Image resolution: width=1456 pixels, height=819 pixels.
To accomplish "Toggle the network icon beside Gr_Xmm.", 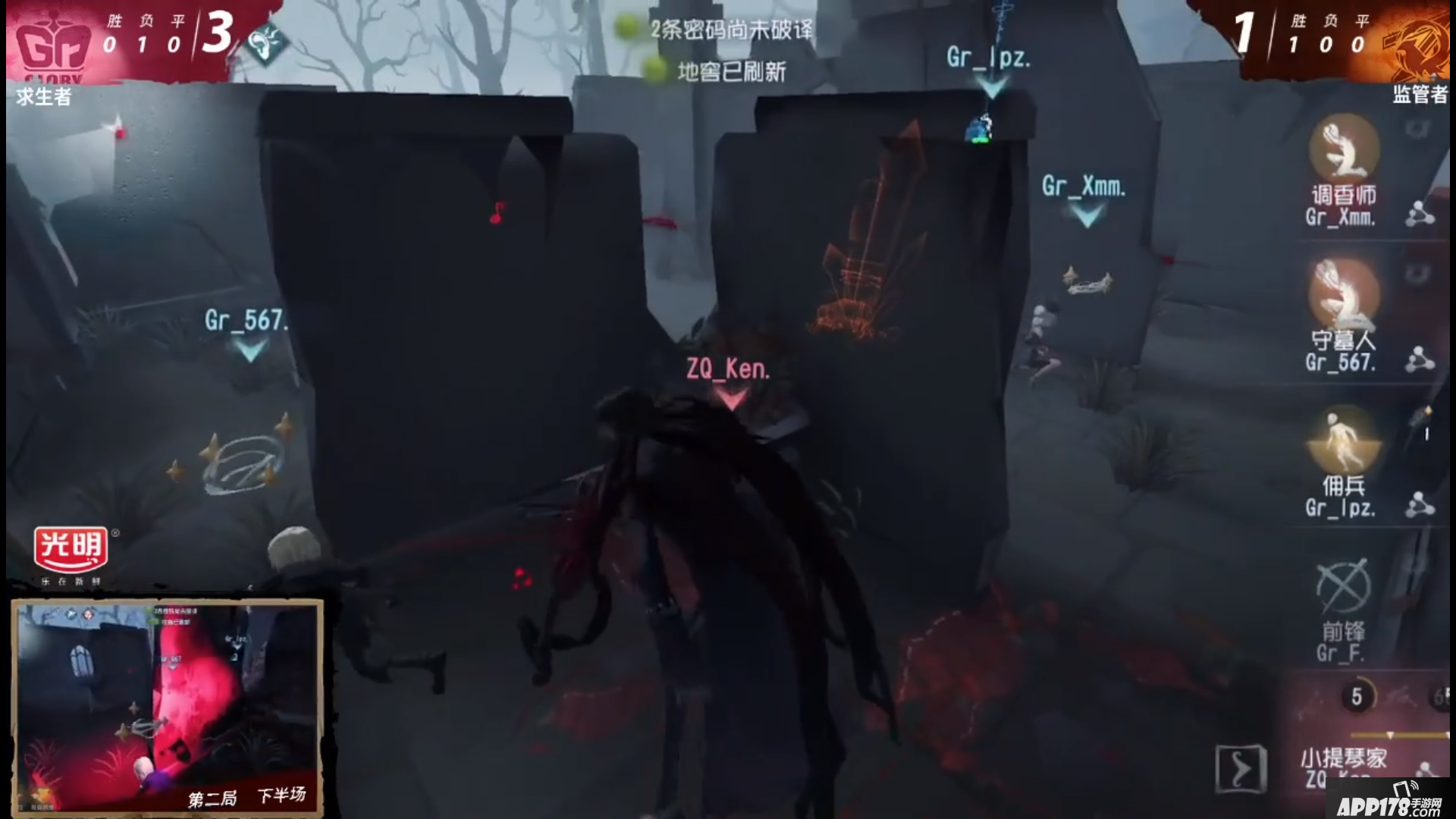I will 1420,212.
